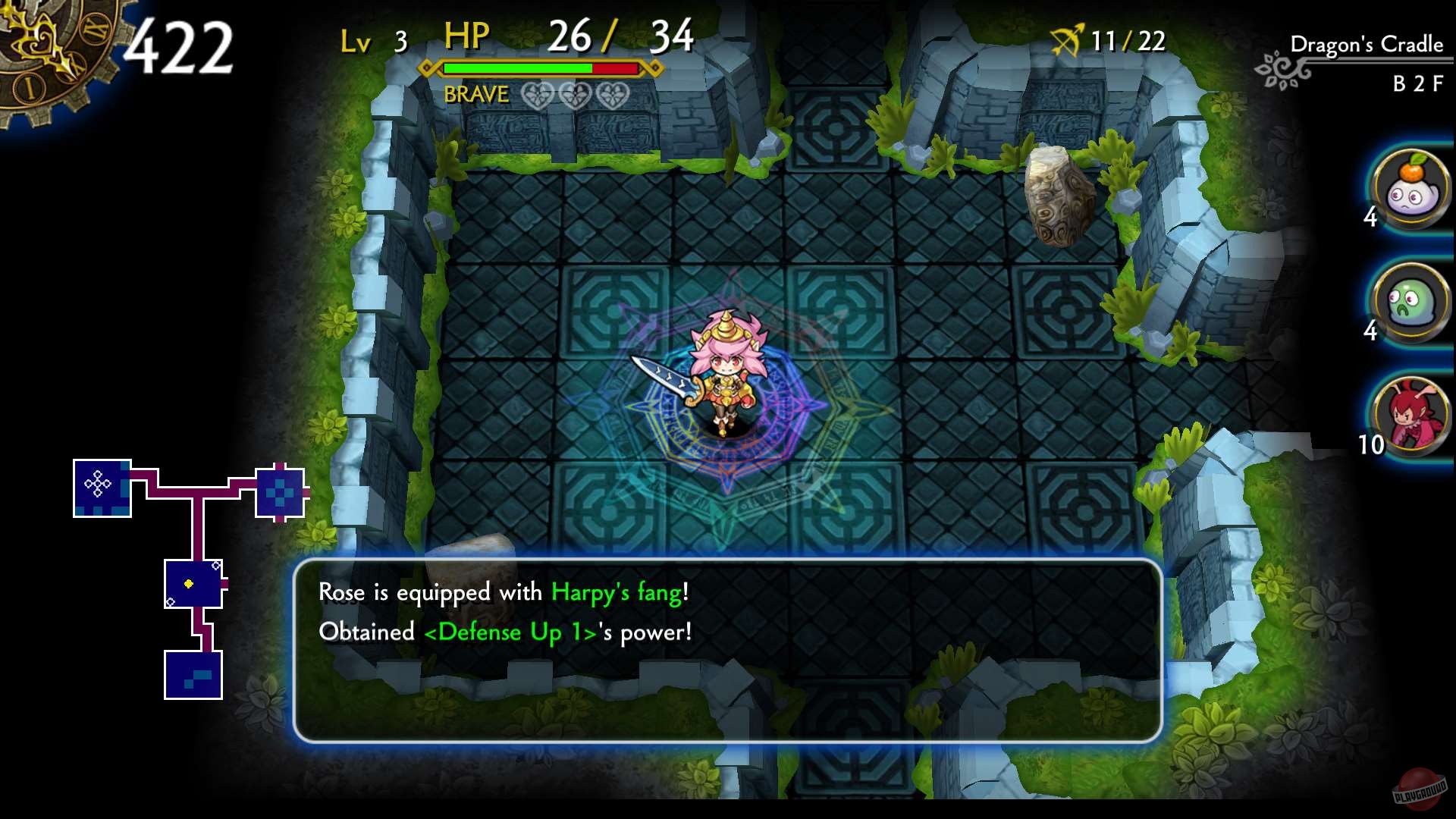Toggle the third BRAVE heart marker
1456x819 pixels.
coord(610,96)
